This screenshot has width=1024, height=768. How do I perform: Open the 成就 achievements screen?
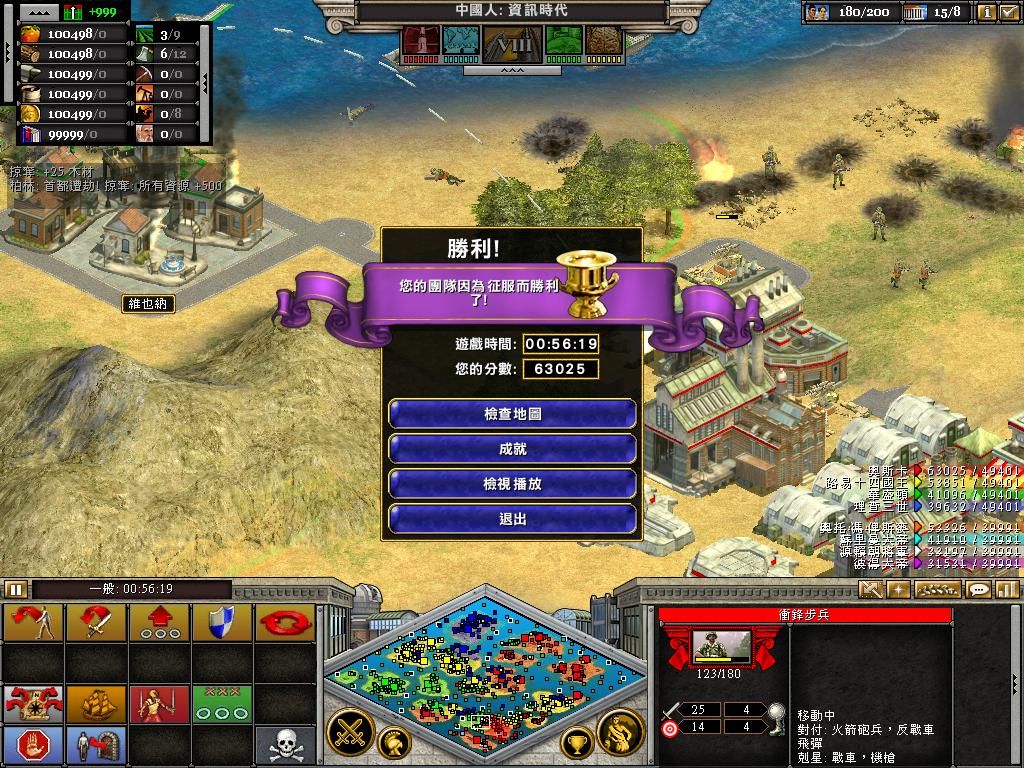pos(512,449)
